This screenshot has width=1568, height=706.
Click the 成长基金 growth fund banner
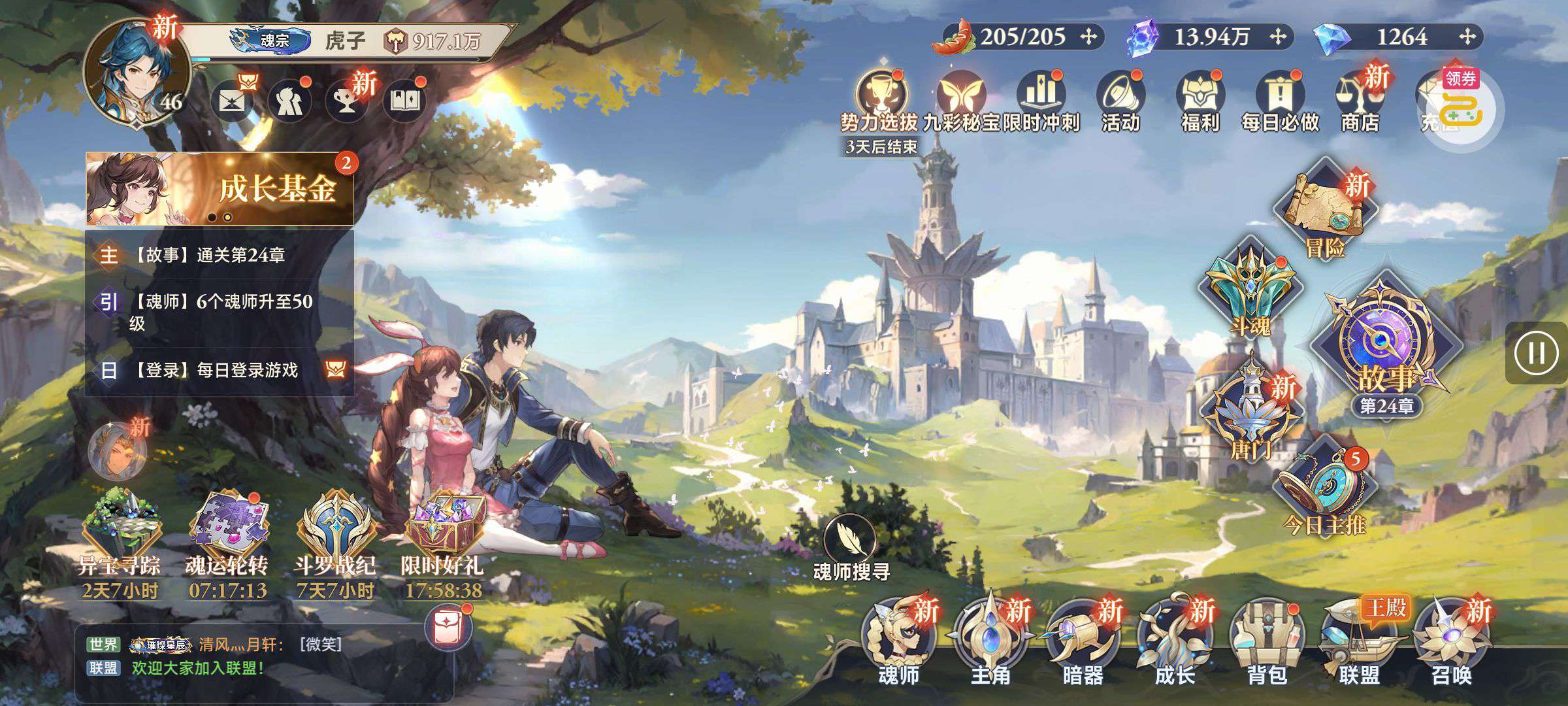[x=220, y=189]
